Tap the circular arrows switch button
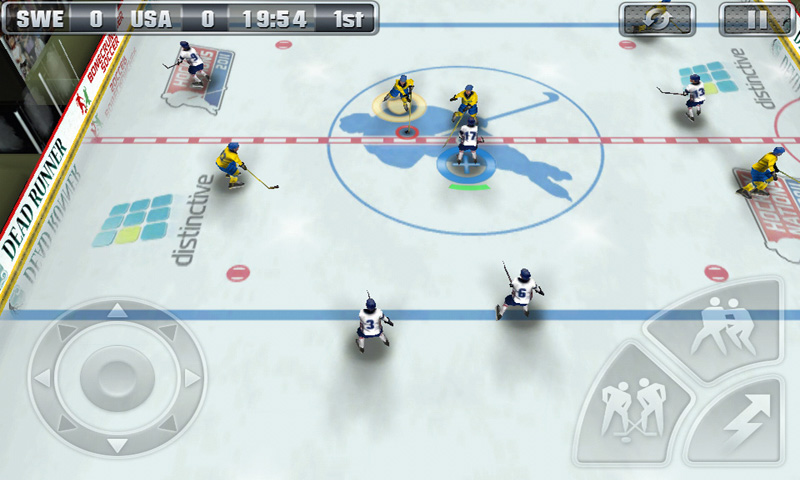This screenshot has width=800, height=480. 656,18
